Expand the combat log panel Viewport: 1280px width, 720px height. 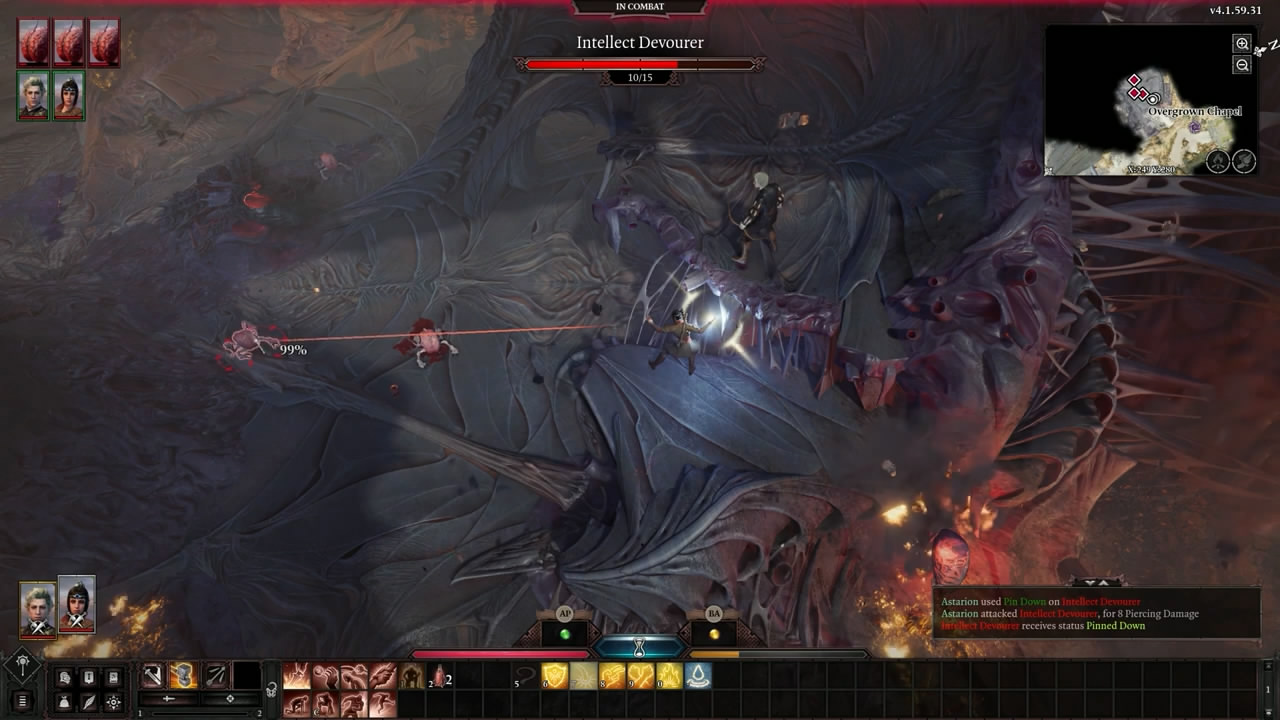pos(1097,583)
